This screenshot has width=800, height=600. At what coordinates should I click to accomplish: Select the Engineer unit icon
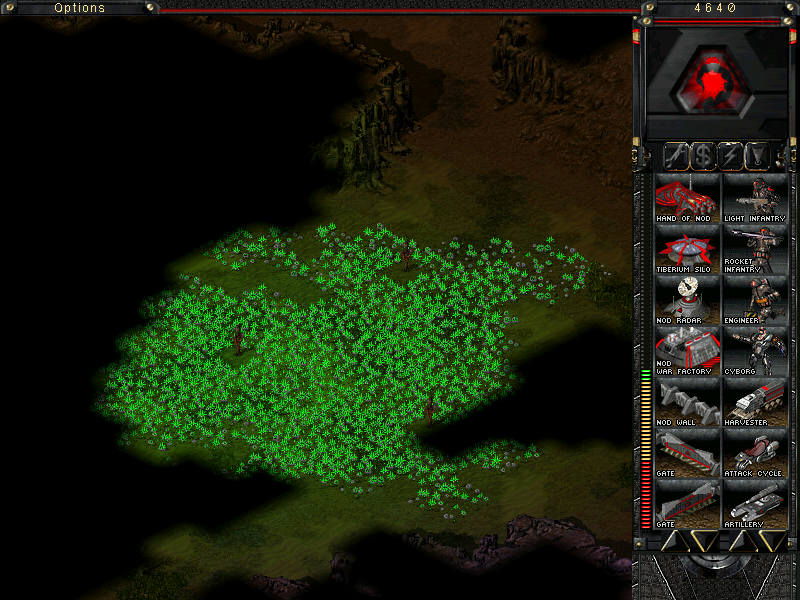[x=755, y=300]
